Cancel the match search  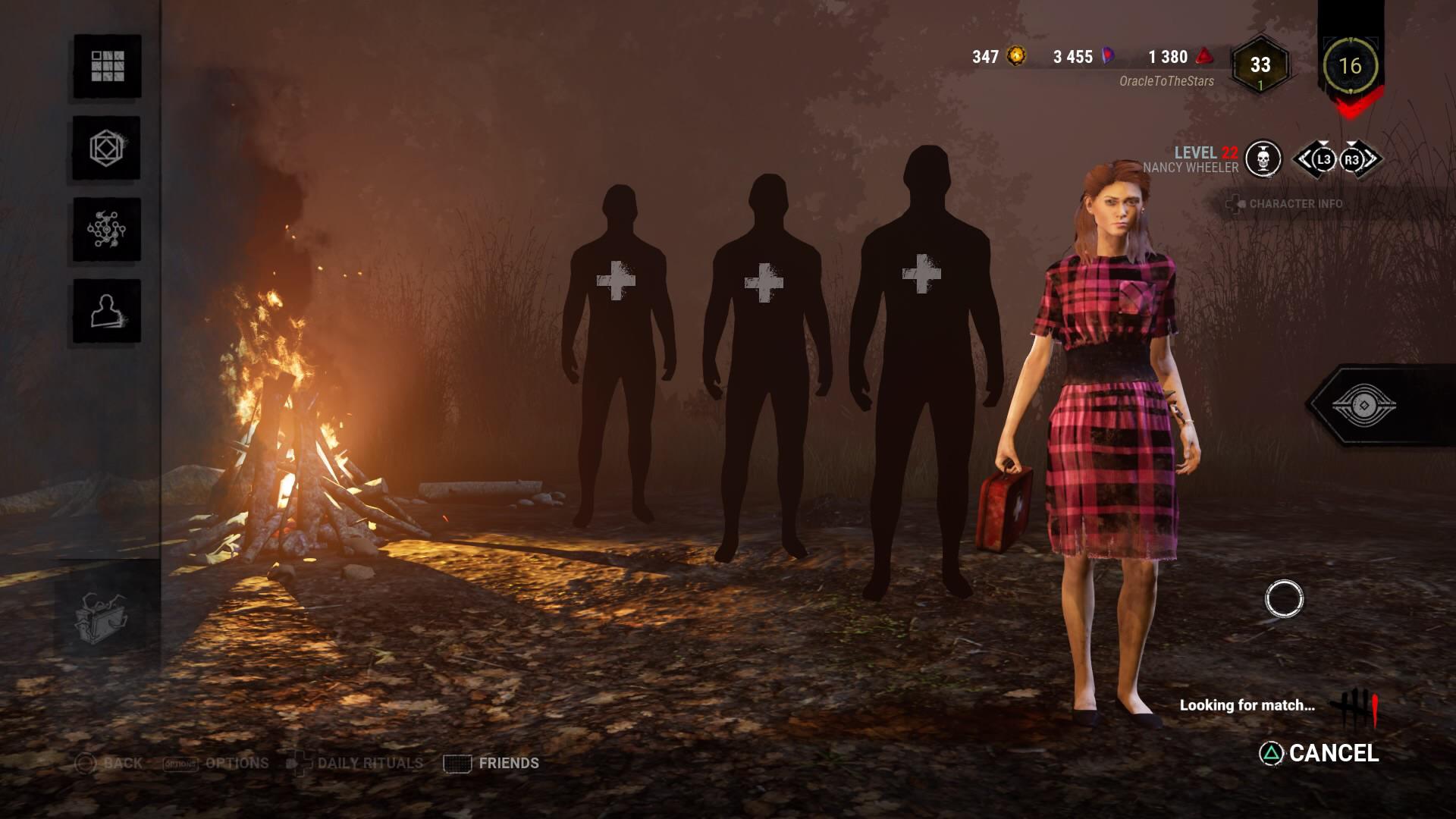coord(1319,753)
